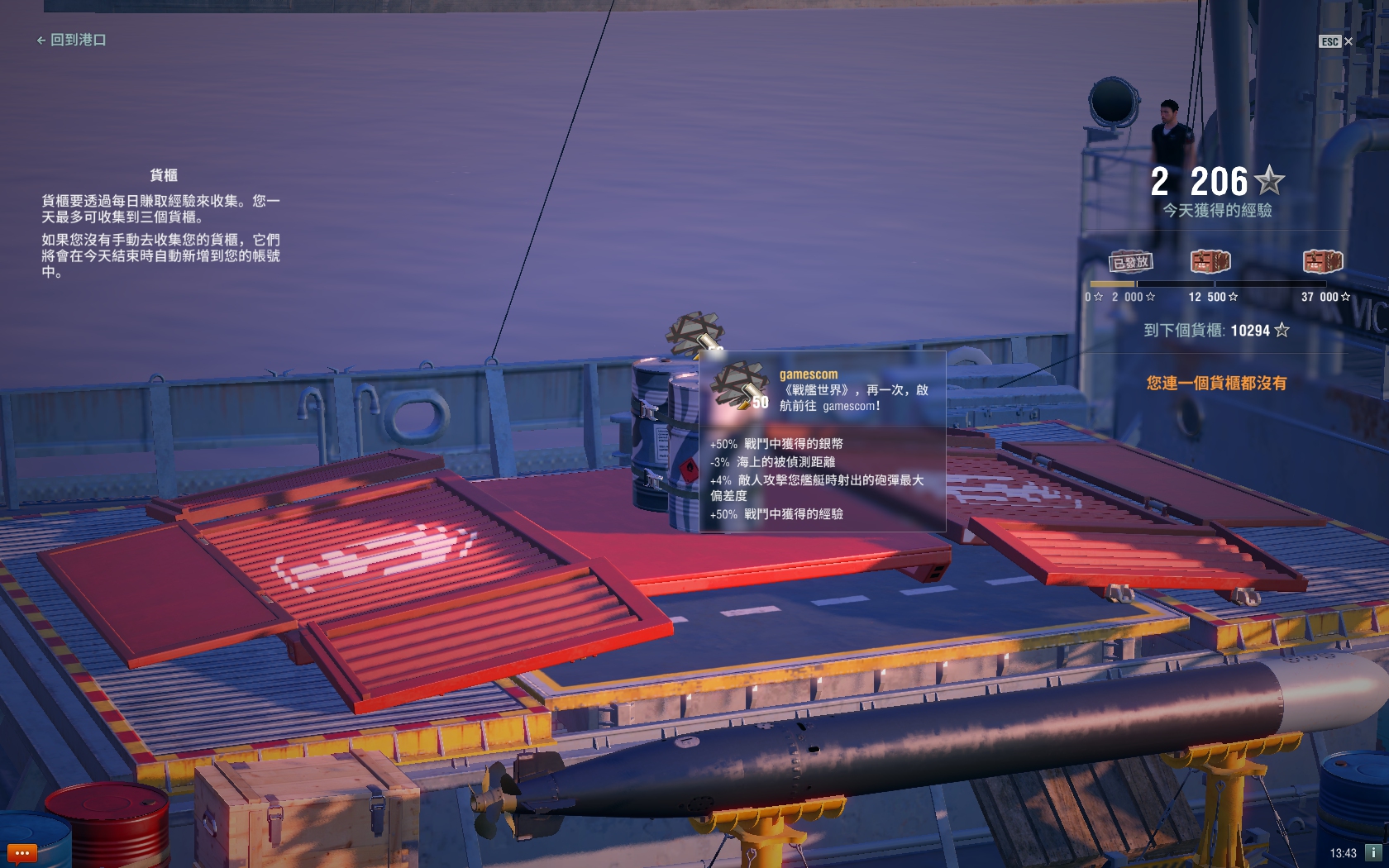Select the already-issued 2,000 XP container
The image size is (1389, 868).
pos(1130,262)
